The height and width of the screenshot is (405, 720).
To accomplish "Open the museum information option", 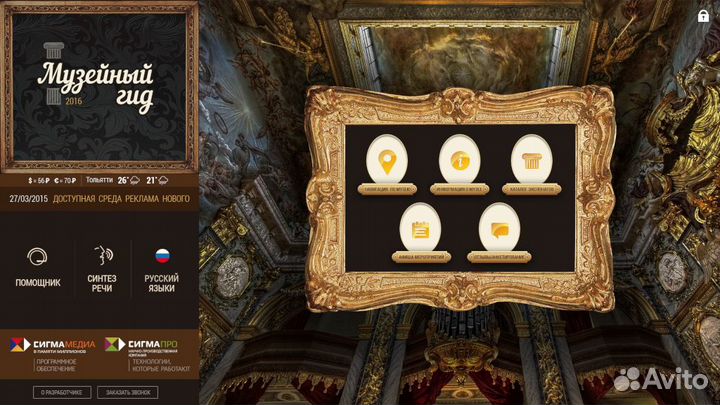I will coord(460,161).
